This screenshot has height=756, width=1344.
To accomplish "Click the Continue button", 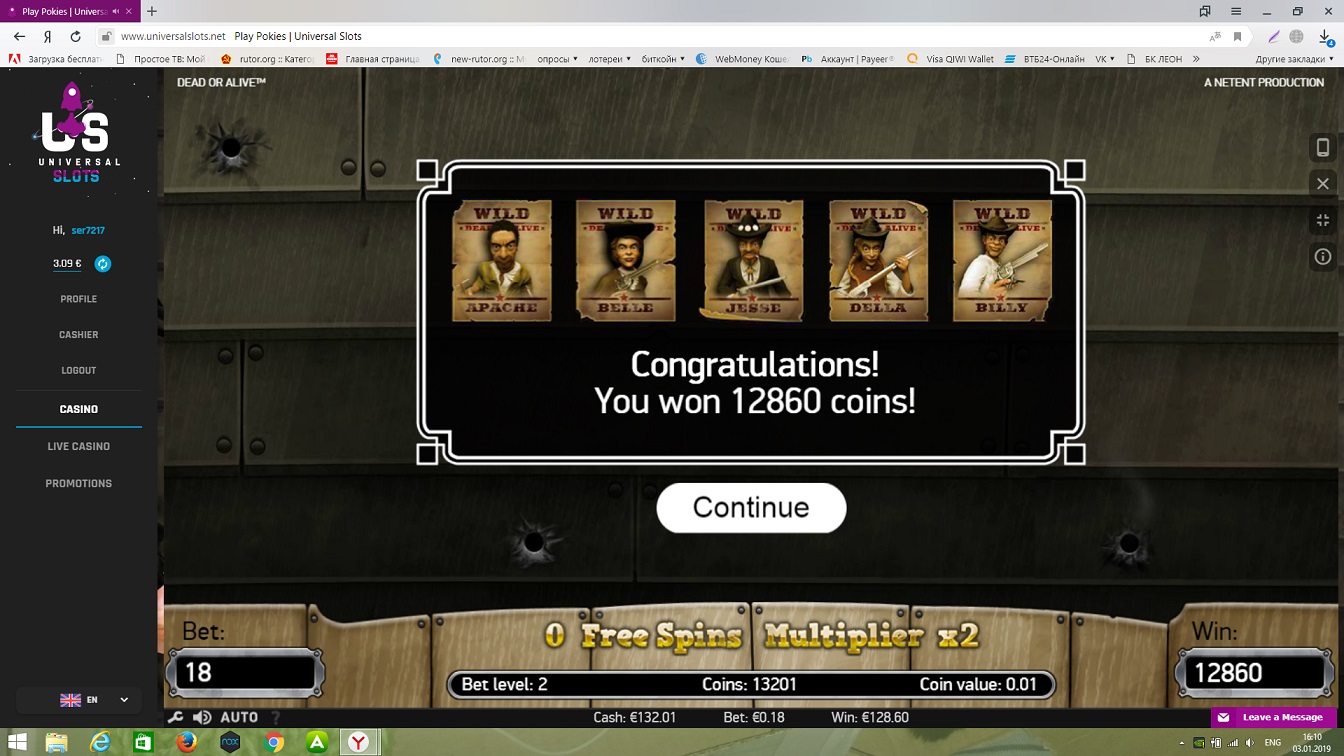I will click(x=751, y=508).
